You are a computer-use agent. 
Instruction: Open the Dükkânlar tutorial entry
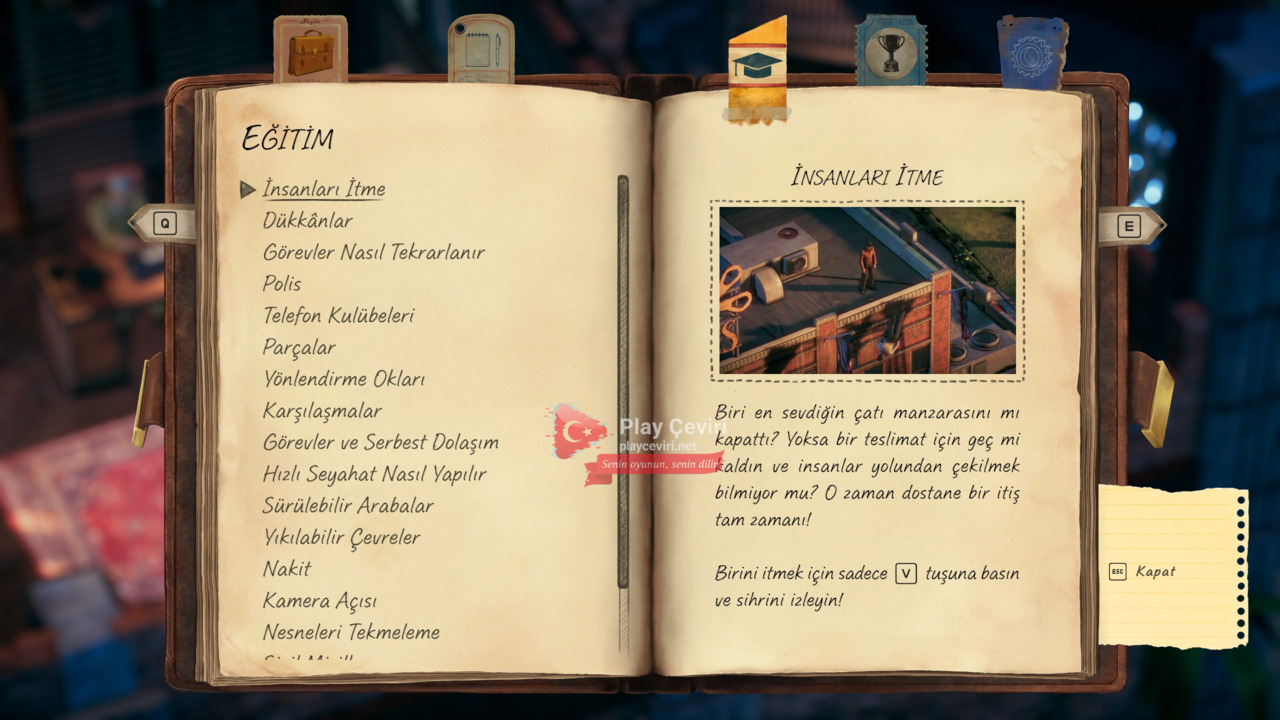[x=307, y=221]
